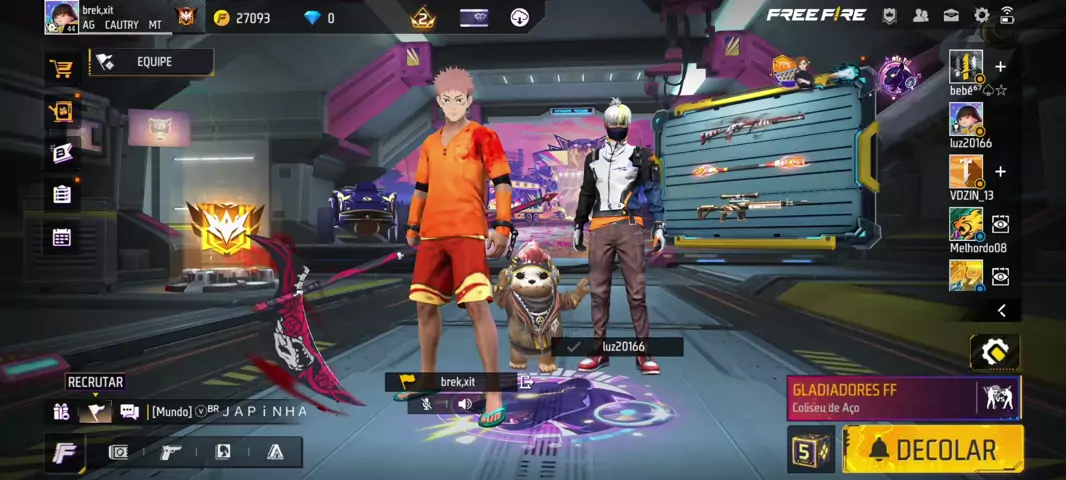Viewport: 1066px width, 480px height.
Task: Tap the DECOLAR start button
Action: click(932, 449)
